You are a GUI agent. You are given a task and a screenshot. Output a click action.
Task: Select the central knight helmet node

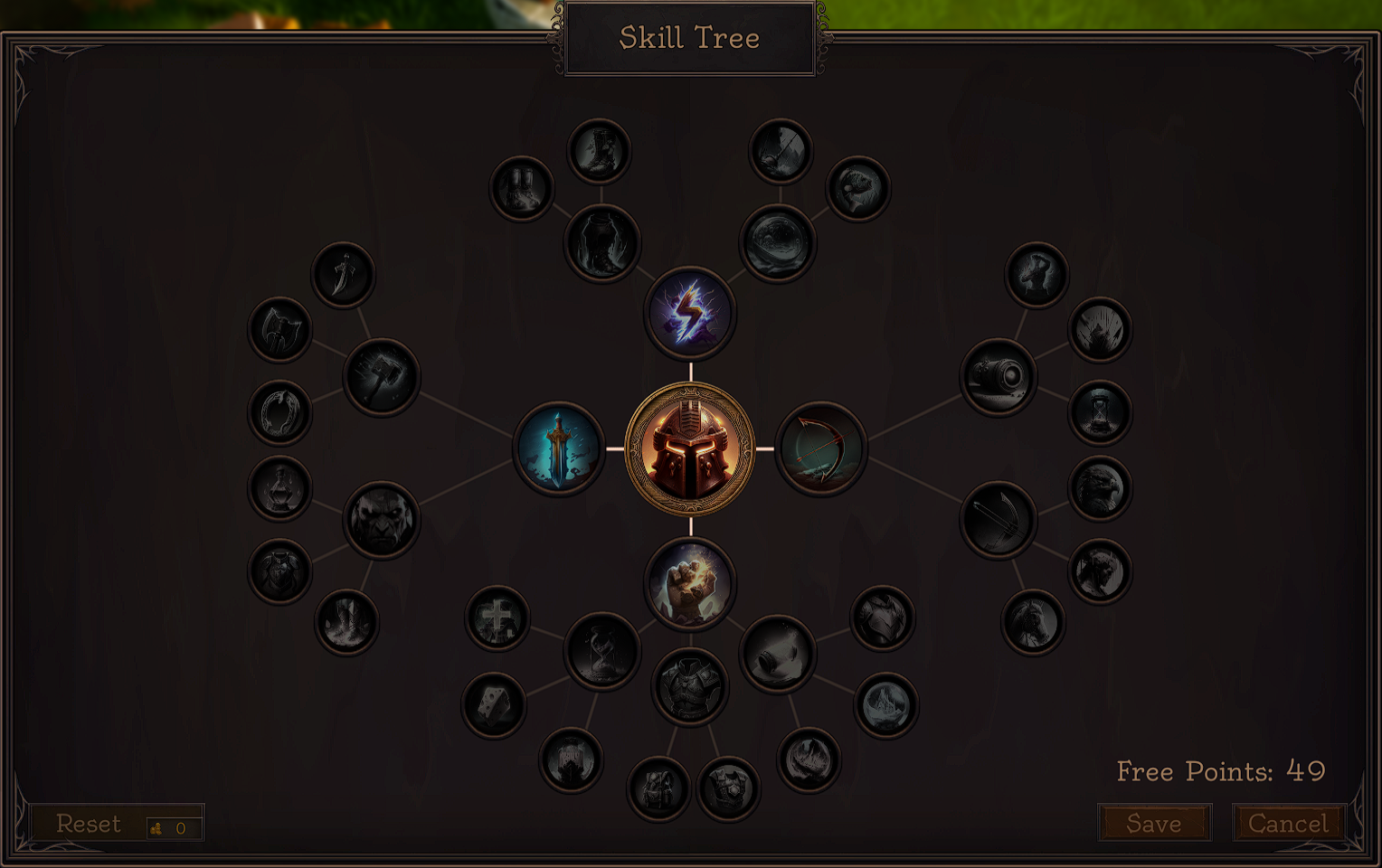[690, 448]
